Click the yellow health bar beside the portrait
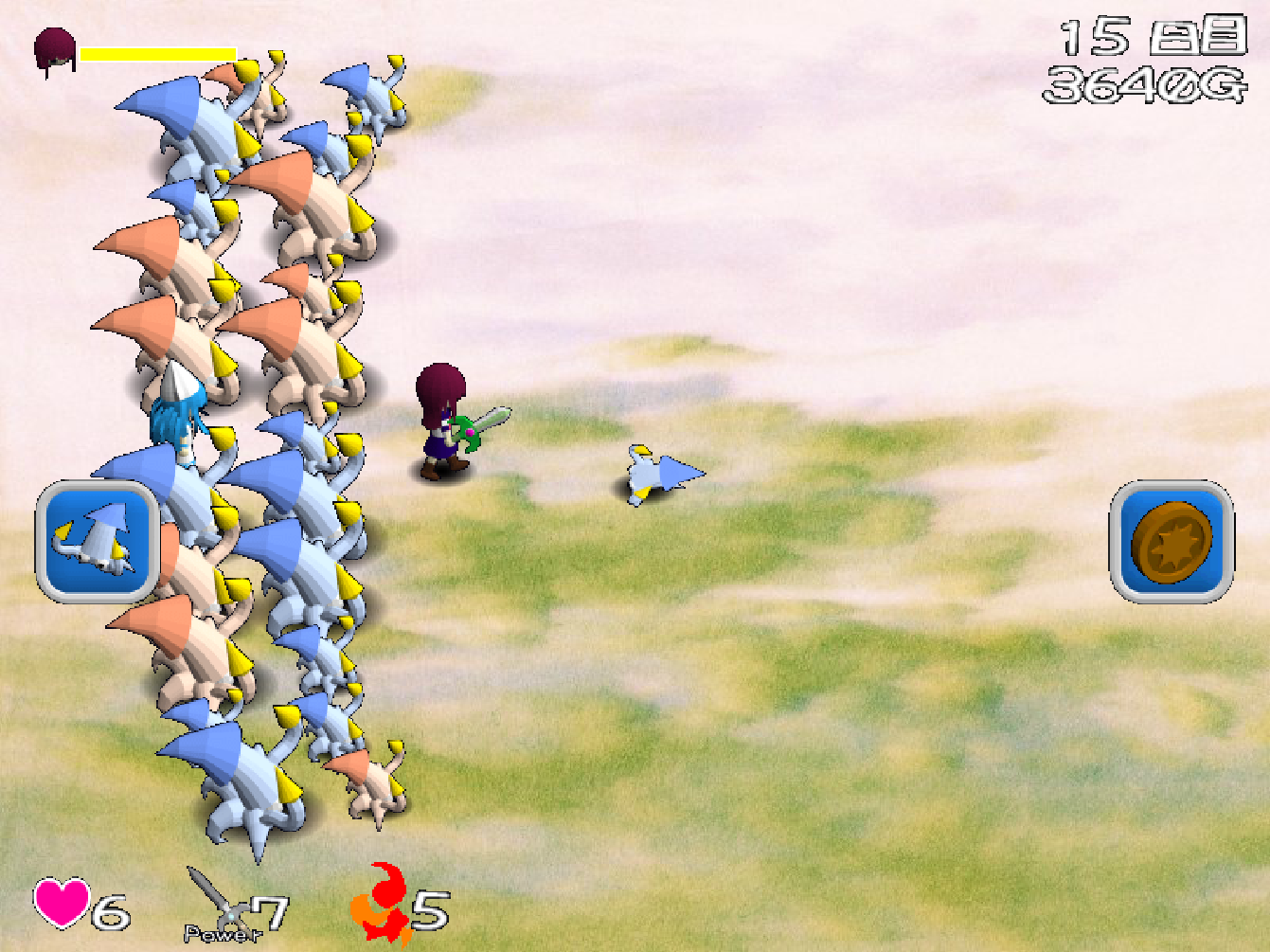This screenshot has height=952, width=1270. pyautogui.click(x=156, y=54)
